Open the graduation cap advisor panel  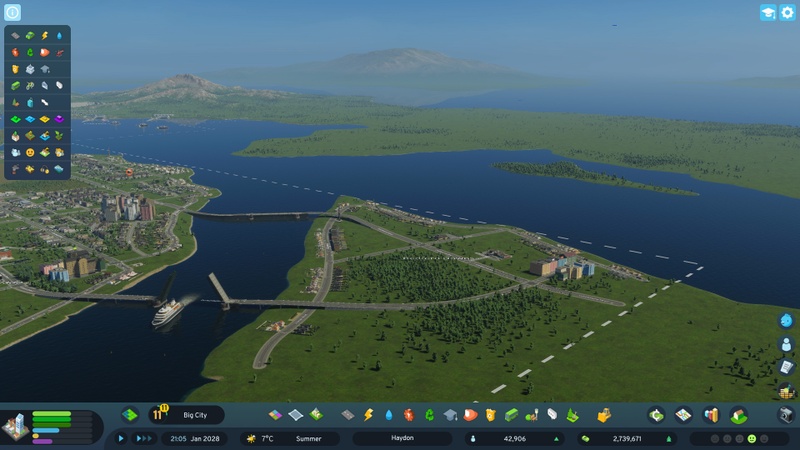[x=768, y=13]
